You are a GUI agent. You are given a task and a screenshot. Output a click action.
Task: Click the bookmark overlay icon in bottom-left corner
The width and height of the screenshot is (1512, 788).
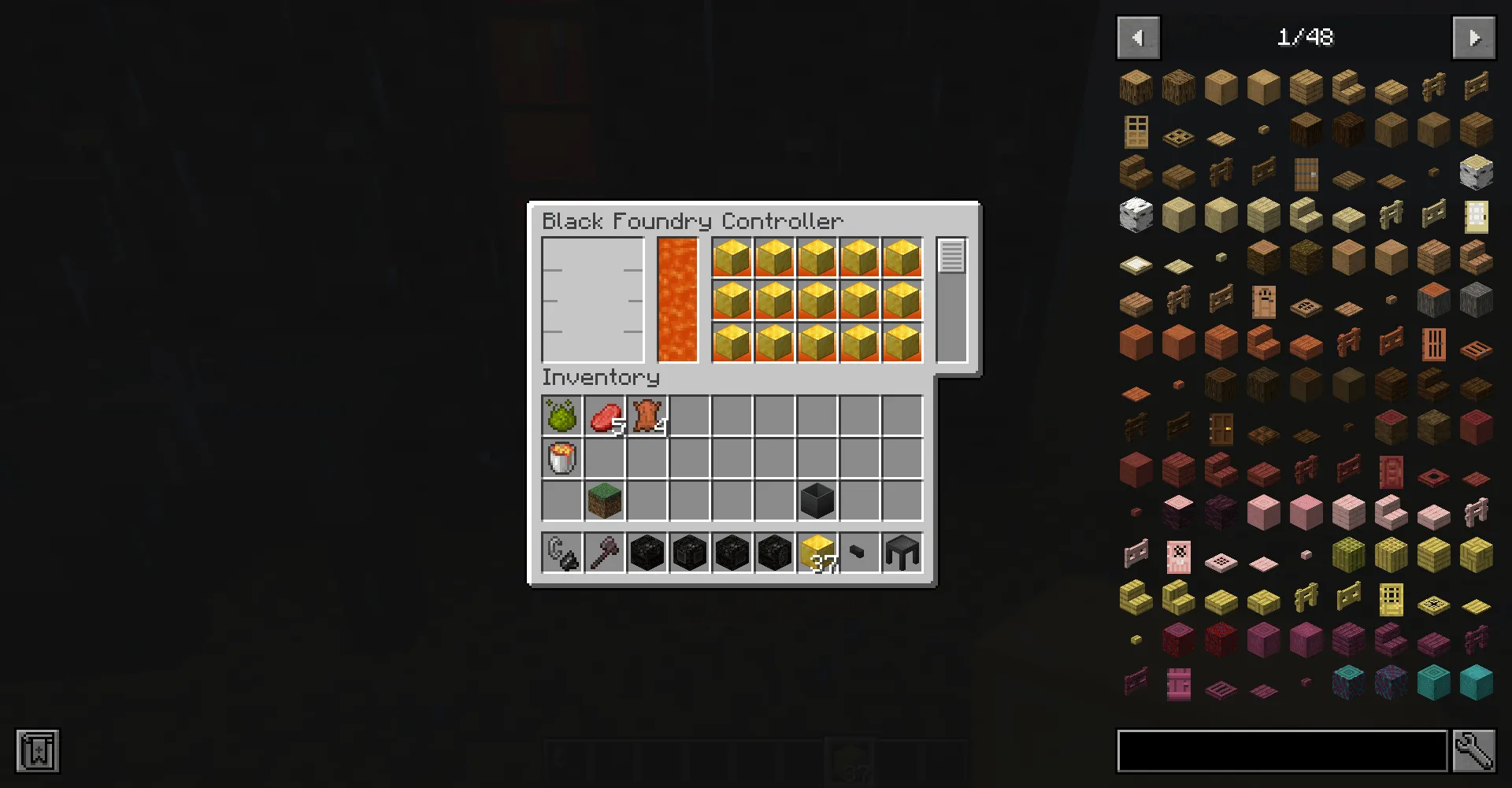coord(38,750)
